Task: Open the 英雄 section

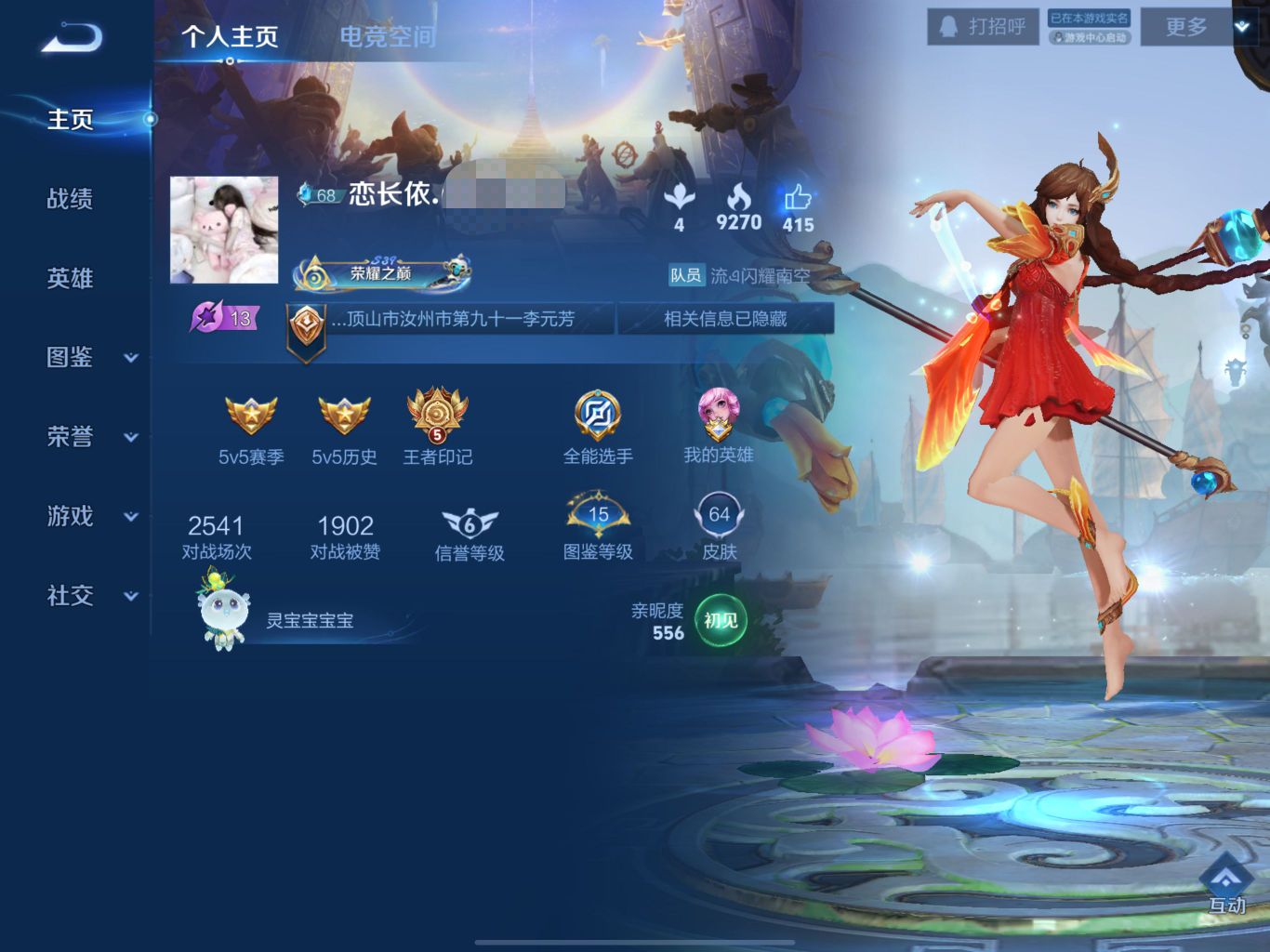Action: [71, 278]
